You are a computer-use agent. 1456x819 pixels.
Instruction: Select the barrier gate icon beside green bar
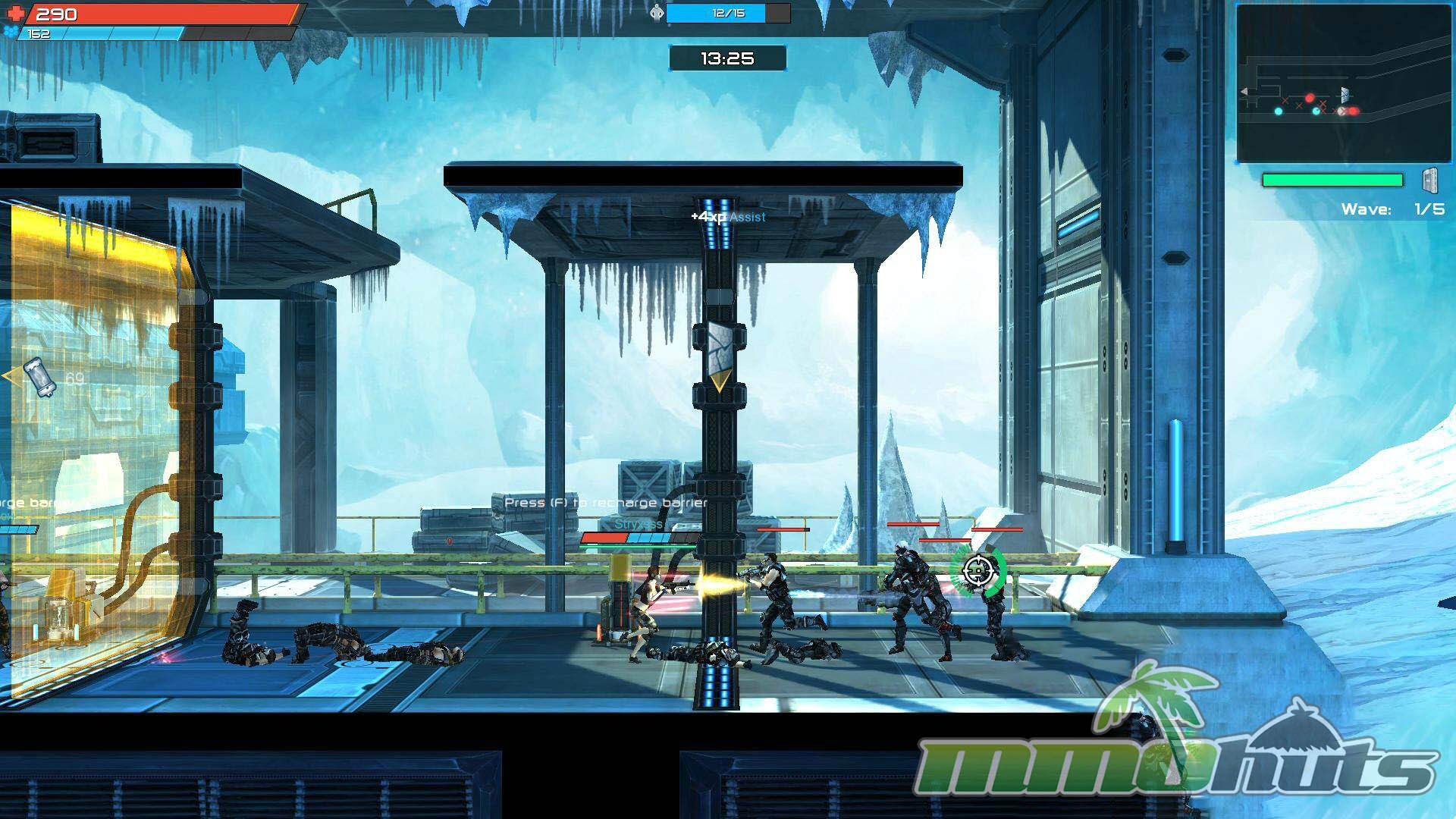pos(1430,181)
